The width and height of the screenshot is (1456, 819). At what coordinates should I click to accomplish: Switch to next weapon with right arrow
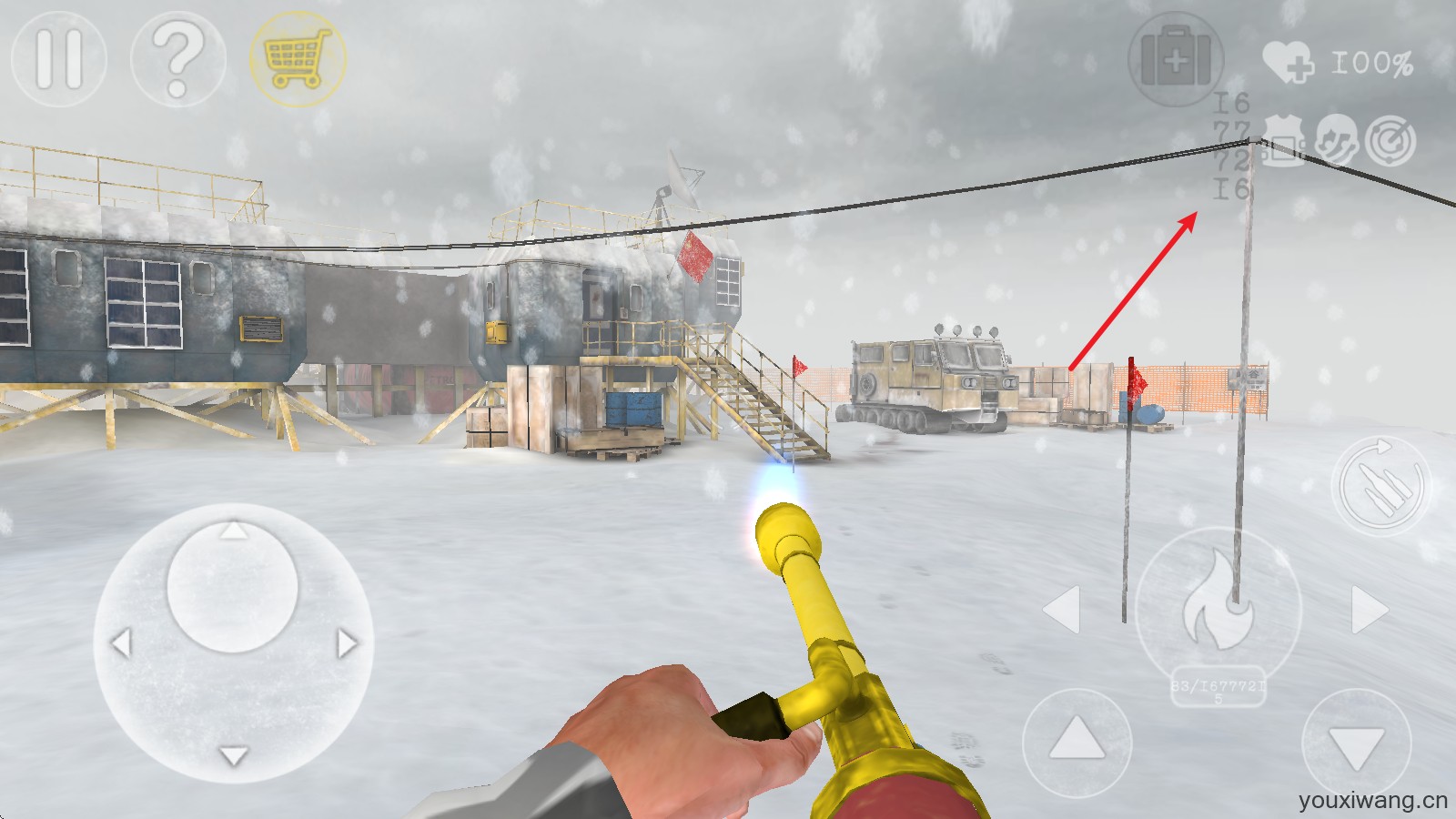click(1369, 609)
